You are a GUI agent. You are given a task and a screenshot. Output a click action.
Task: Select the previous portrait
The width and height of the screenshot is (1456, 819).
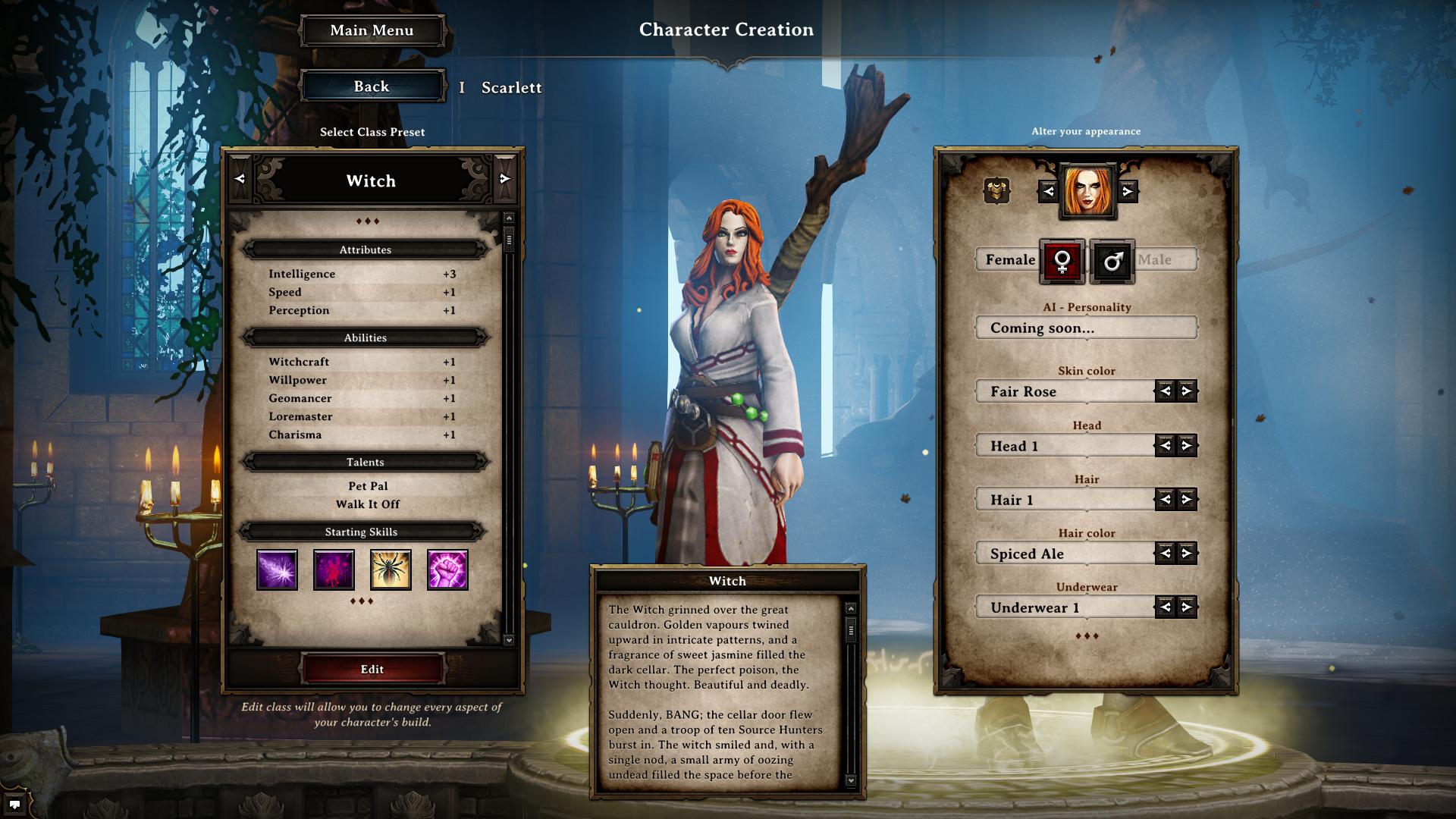pos(1048,191)
